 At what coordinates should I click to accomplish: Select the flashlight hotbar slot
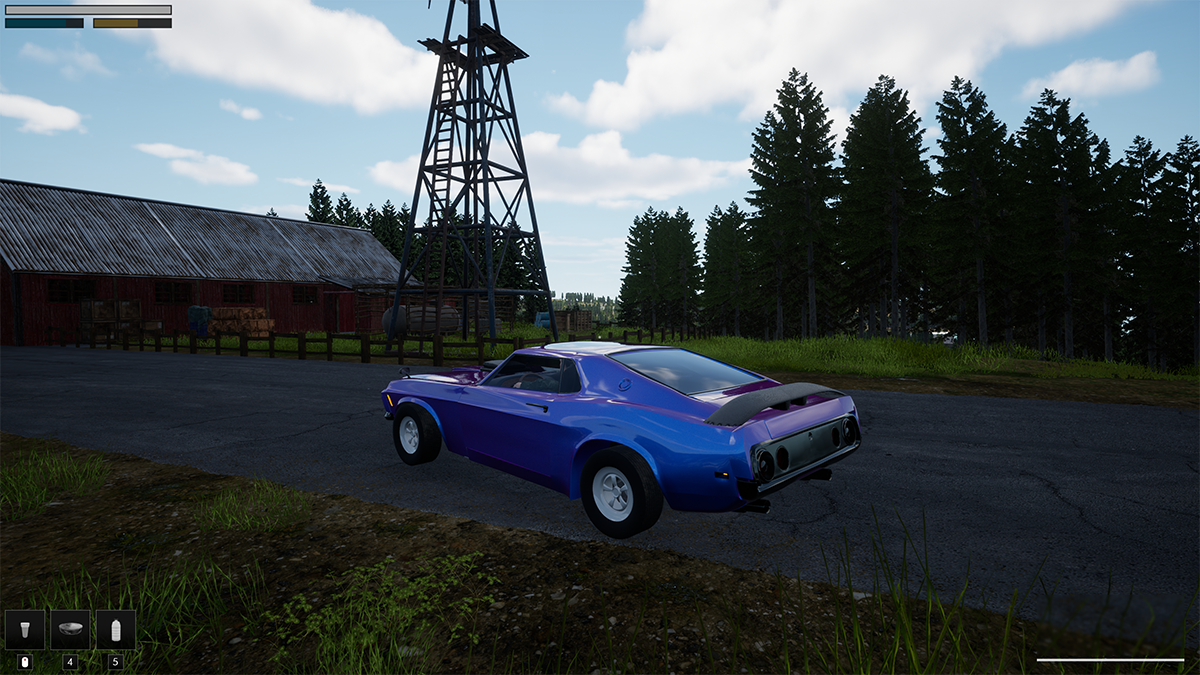(x=24, y=630)
